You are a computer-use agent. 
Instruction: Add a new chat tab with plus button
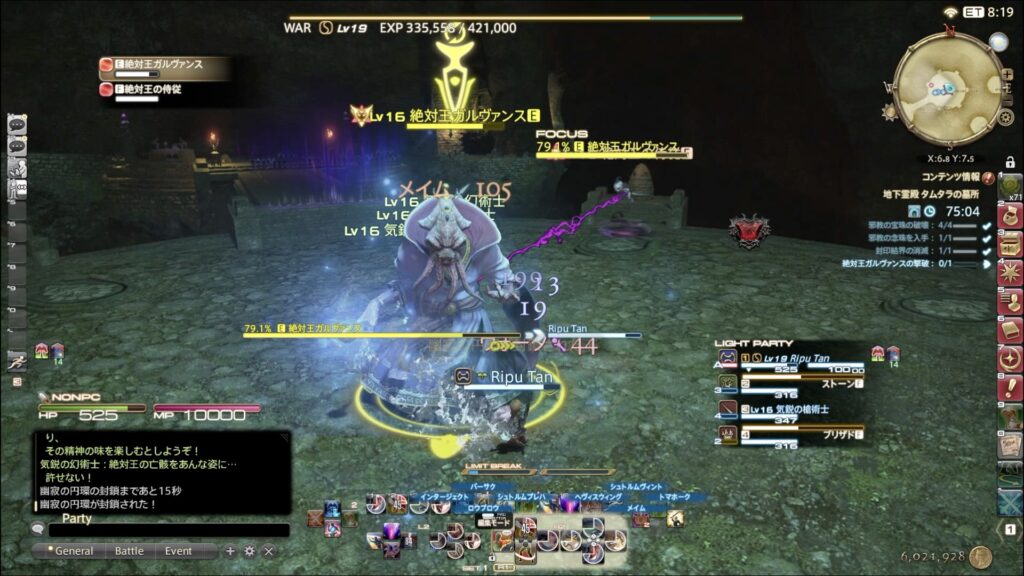pos(231,551)
